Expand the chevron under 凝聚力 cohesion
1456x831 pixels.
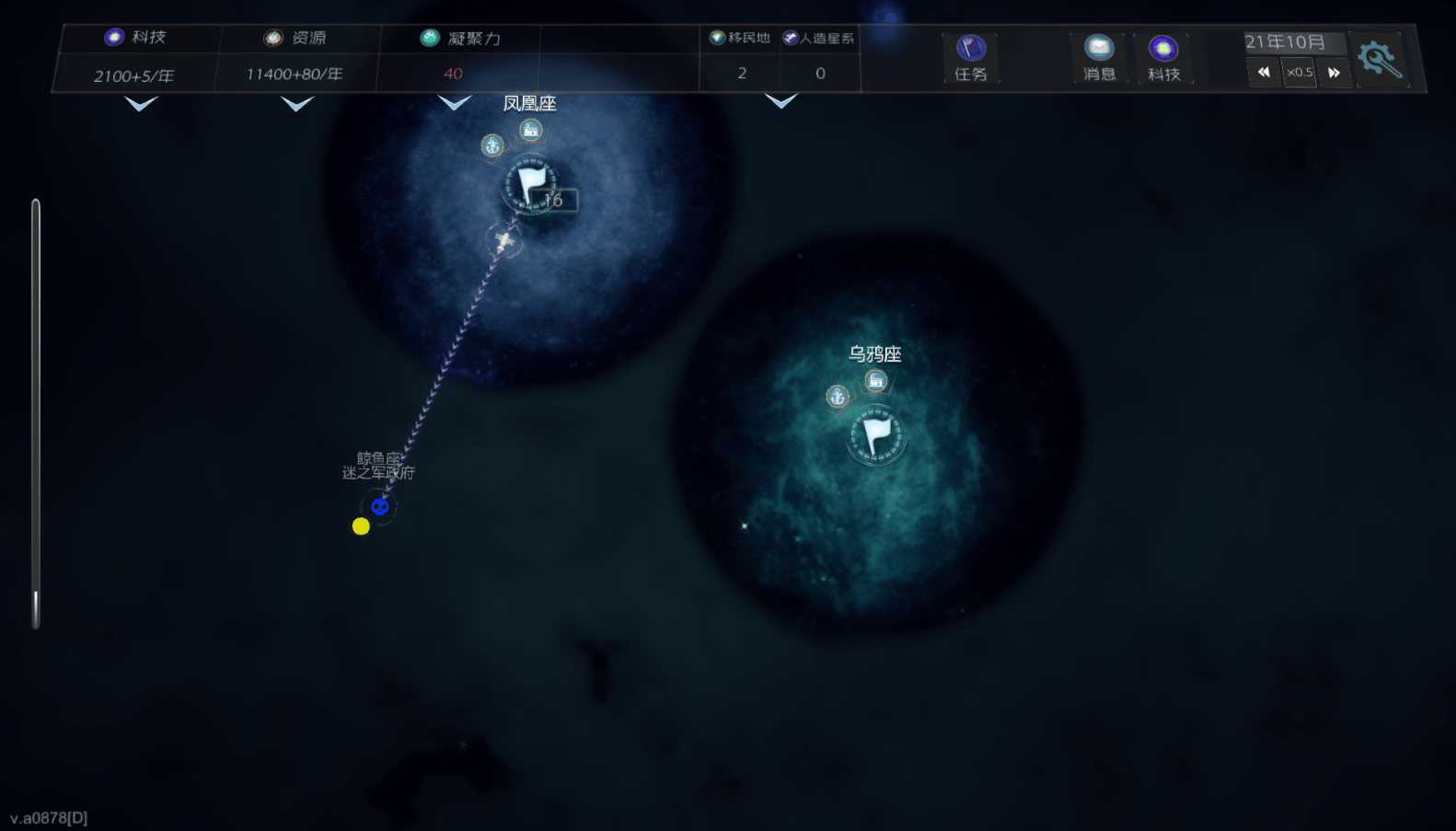[x=454, y=102]
